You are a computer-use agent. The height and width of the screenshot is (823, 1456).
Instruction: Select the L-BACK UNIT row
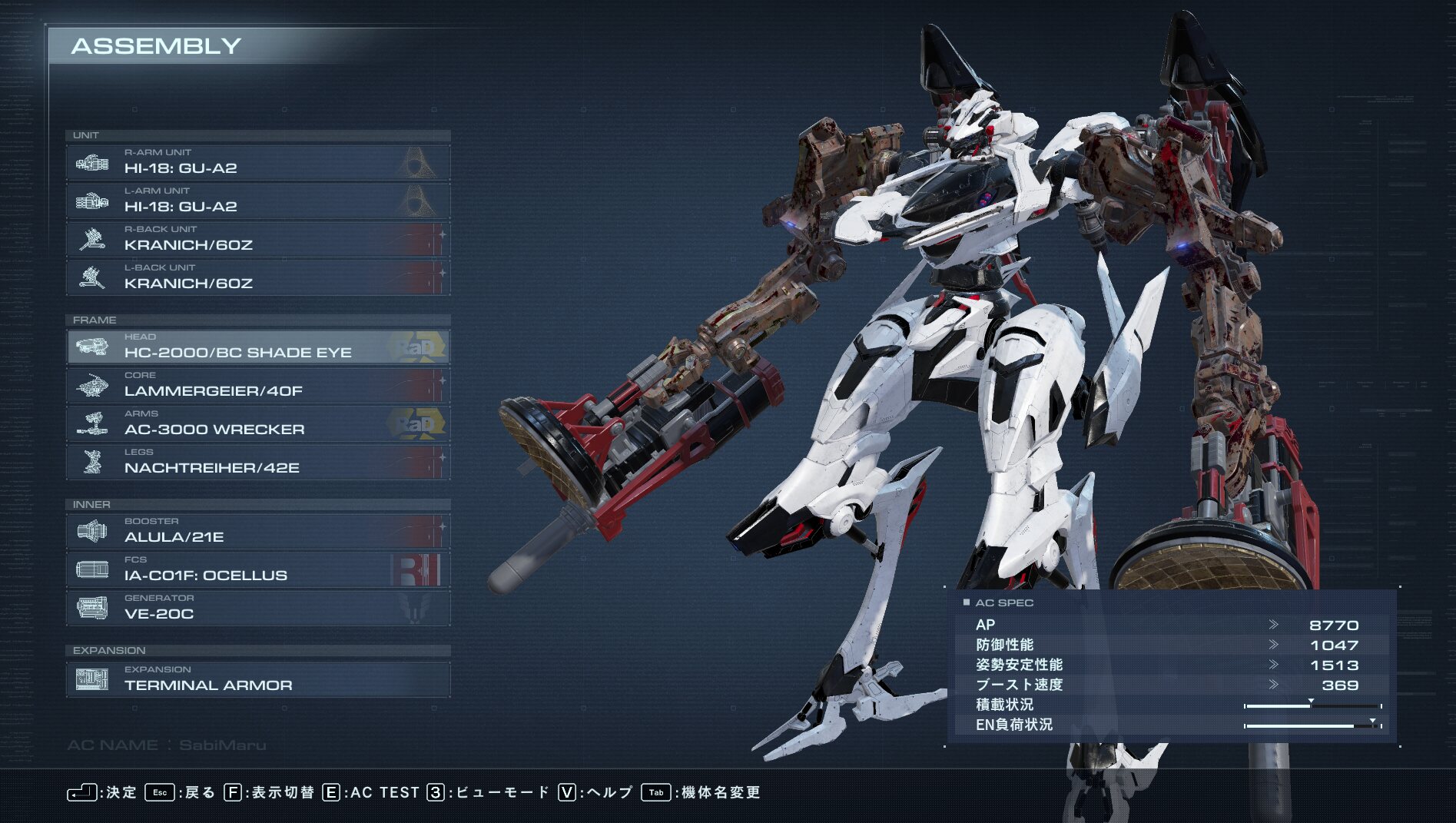coord(257,277)
